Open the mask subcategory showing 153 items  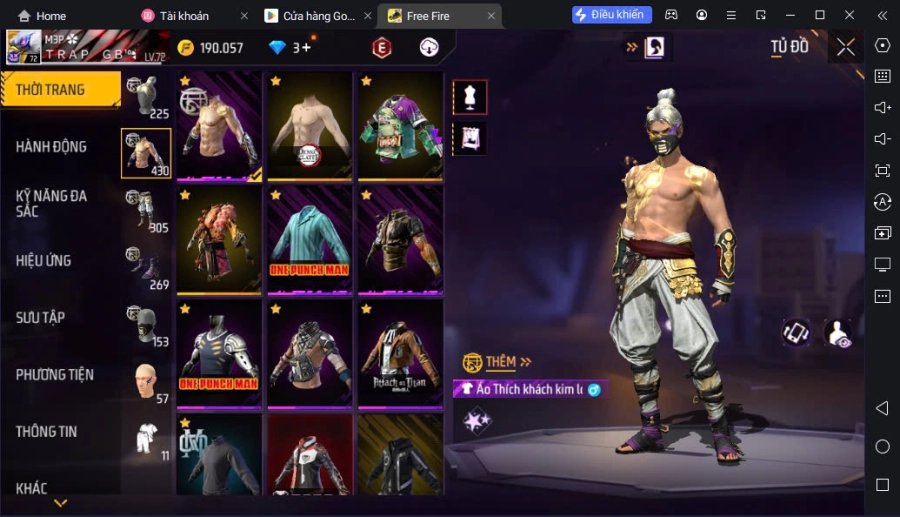(146, 326)
